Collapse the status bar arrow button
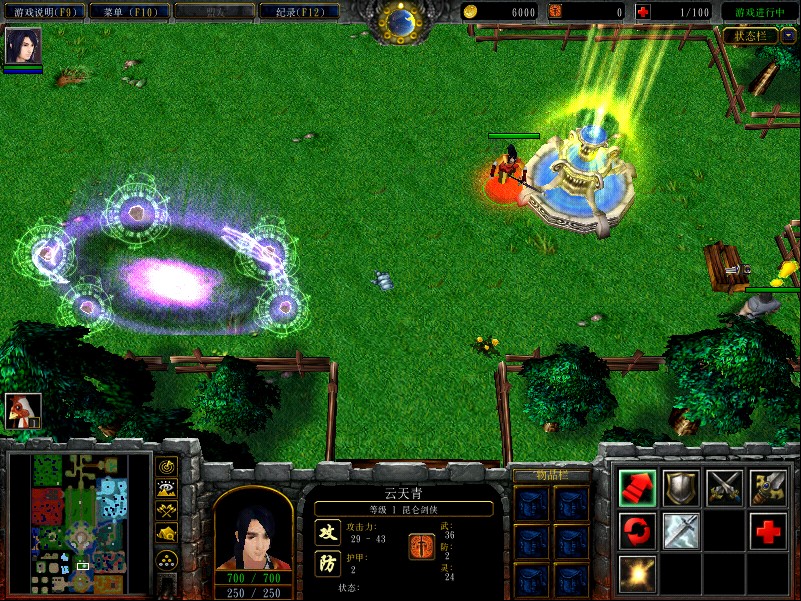This screenshot has width=801, height=601. 788,35
